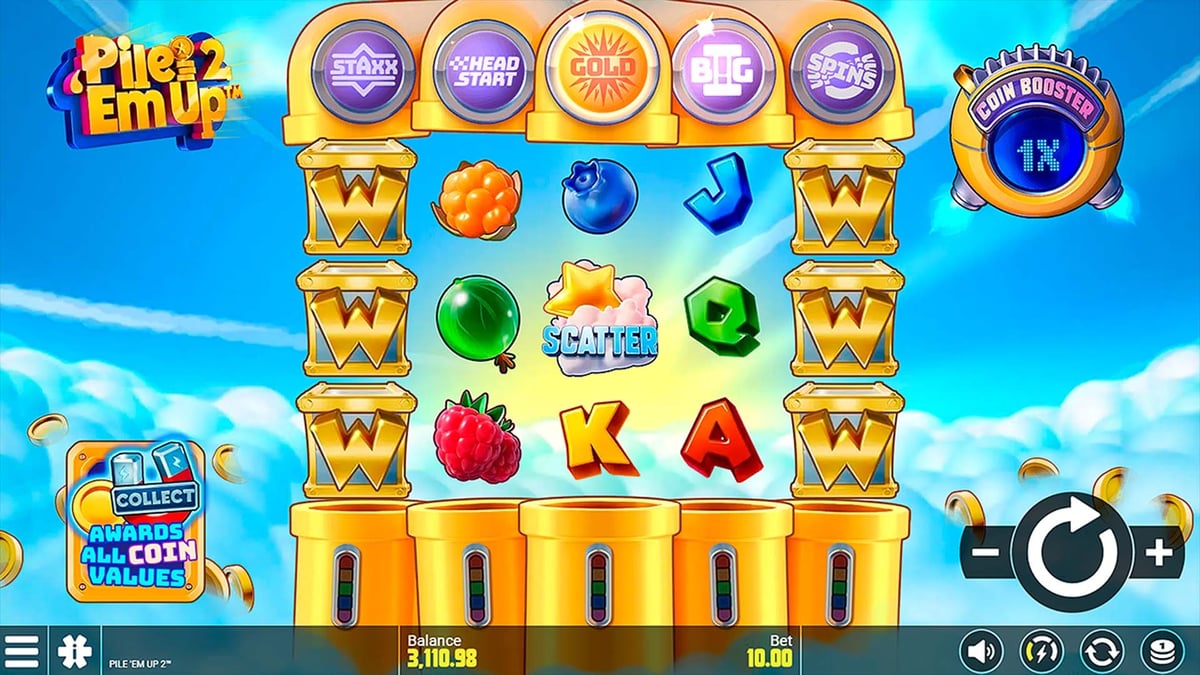Viewport: 1200px width, 675px height.
Task: Open the hamburger menu
Action: tap(22, 652)
